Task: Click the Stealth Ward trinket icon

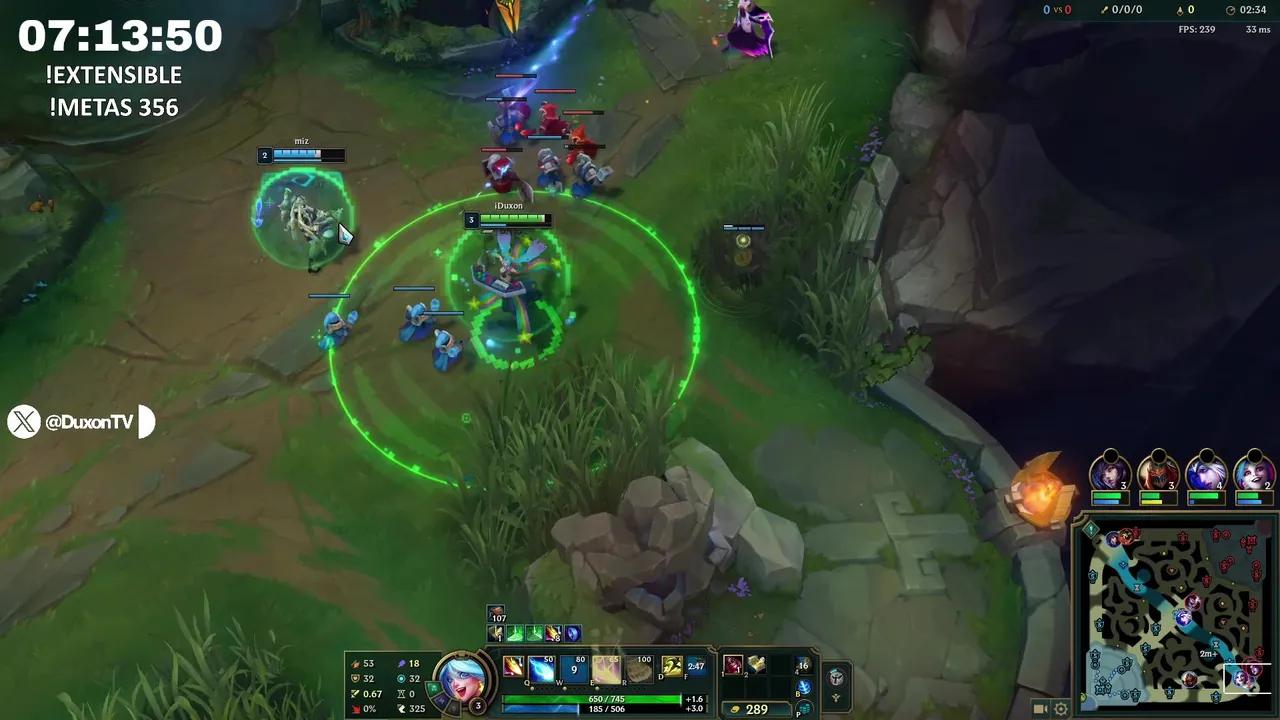Action: coord(804,665)
